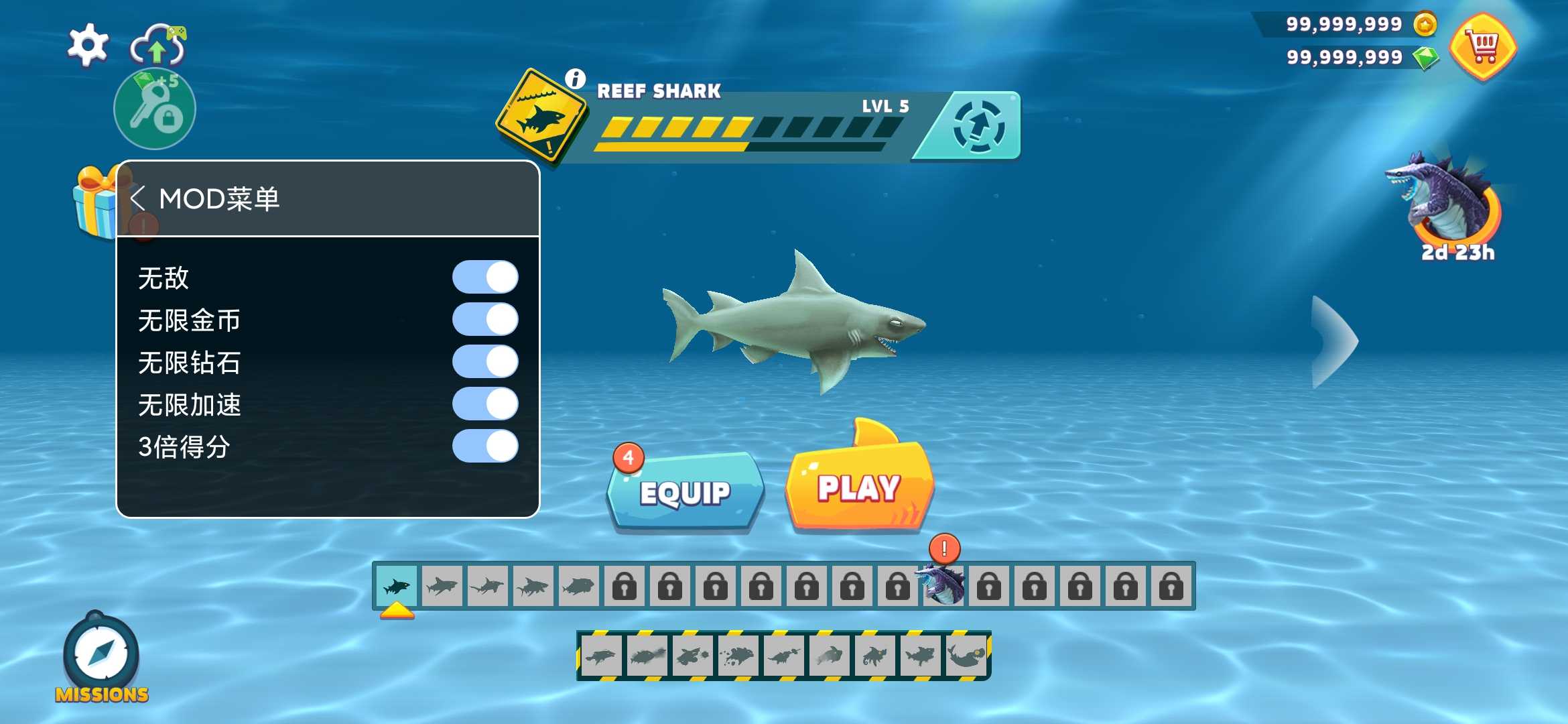Viewport: 1568px width, 724px height.
Task: Show Reef Shark info
Action: click(575, 78)
